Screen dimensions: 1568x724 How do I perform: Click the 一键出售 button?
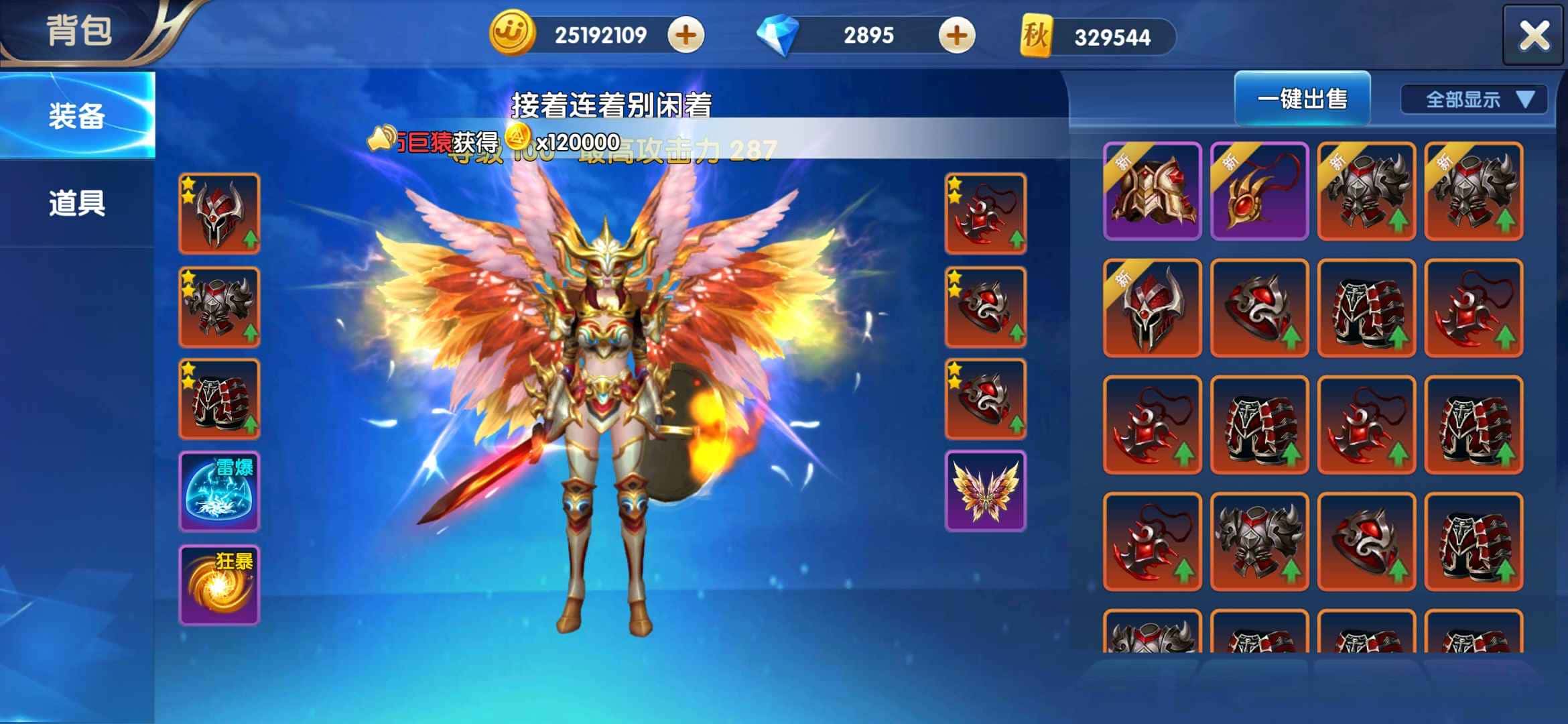point(1302,99)
